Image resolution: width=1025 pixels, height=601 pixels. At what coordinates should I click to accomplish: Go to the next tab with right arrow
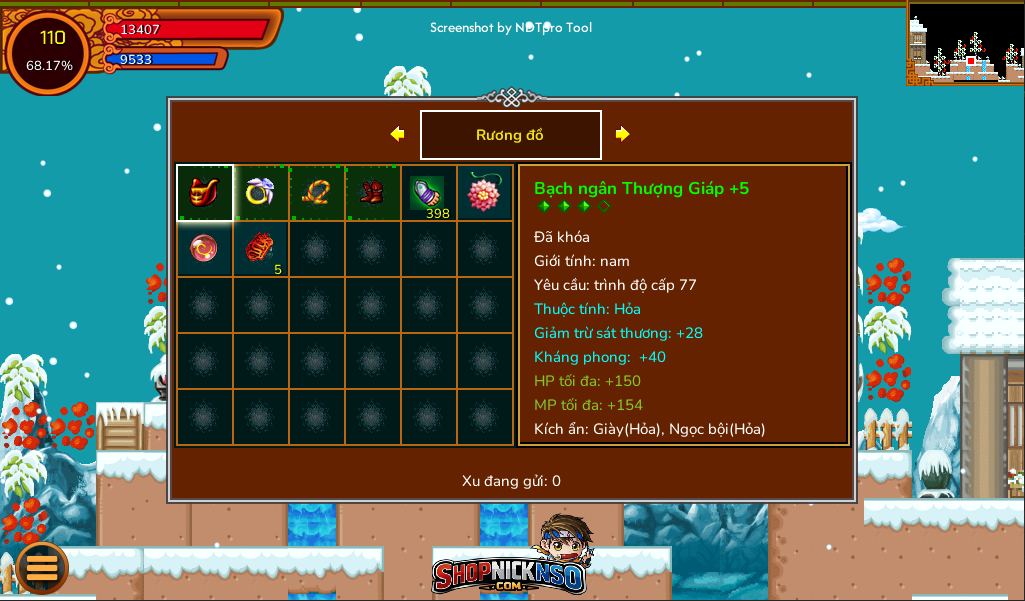coord(623,134)
